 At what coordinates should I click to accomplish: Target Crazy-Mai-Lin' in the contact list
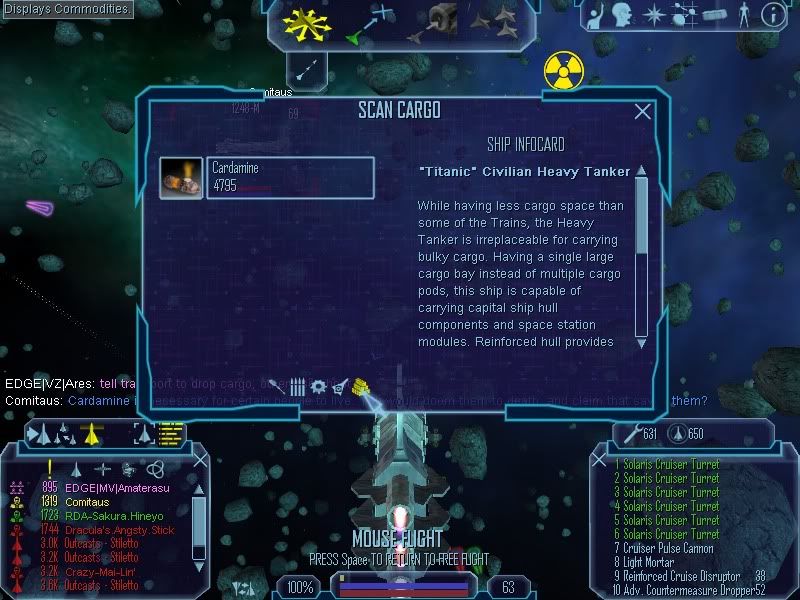[x=102, y=571]
